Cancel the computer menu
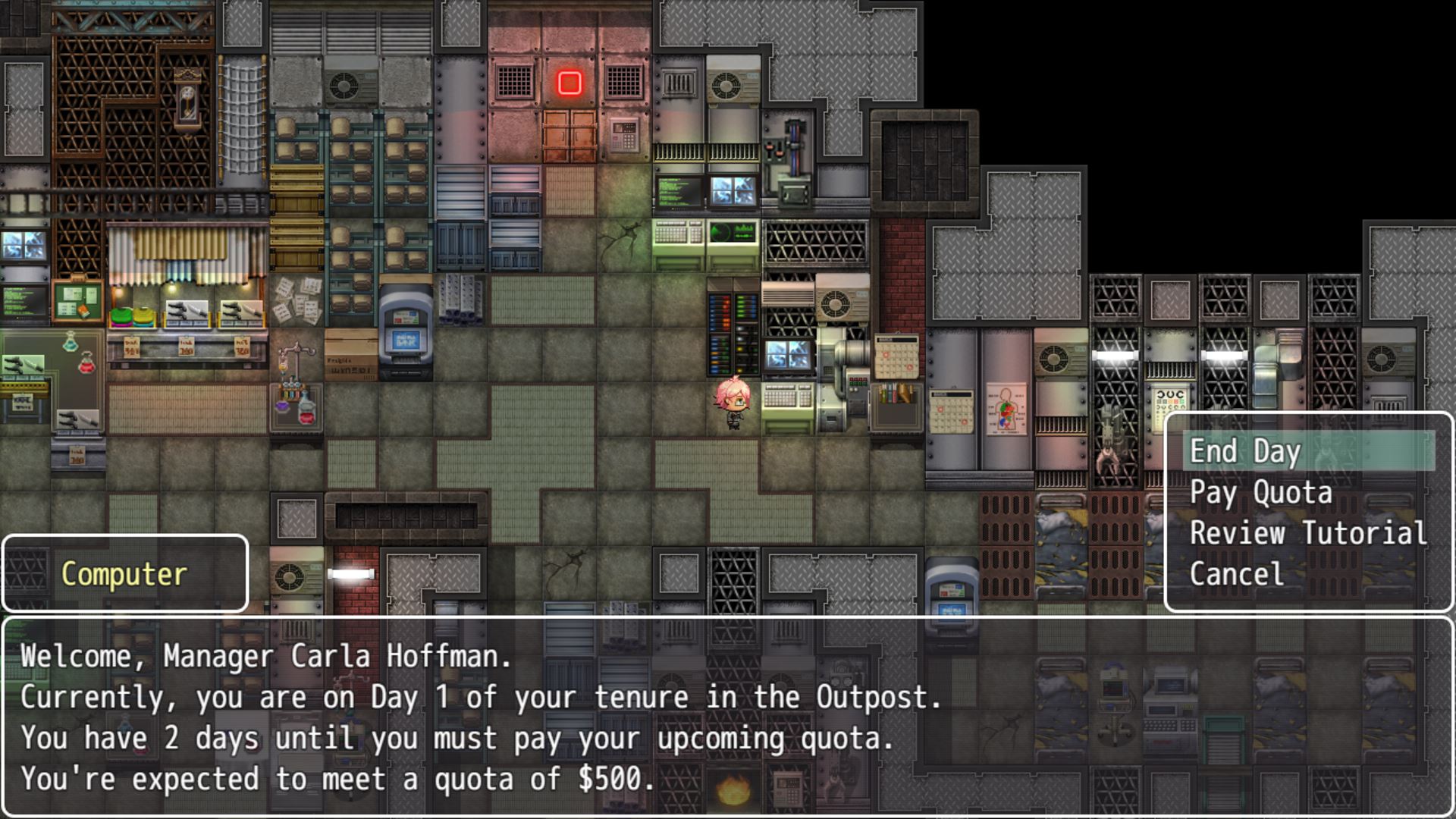This screenshot has height=819, width=1456. (1236, 574)
